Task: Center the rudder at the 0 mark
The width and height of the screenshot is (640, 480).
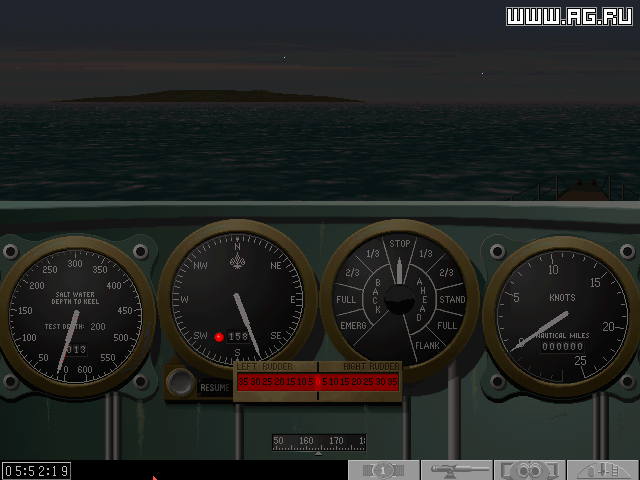Action: pyautogui.click(x=318, y=381)
